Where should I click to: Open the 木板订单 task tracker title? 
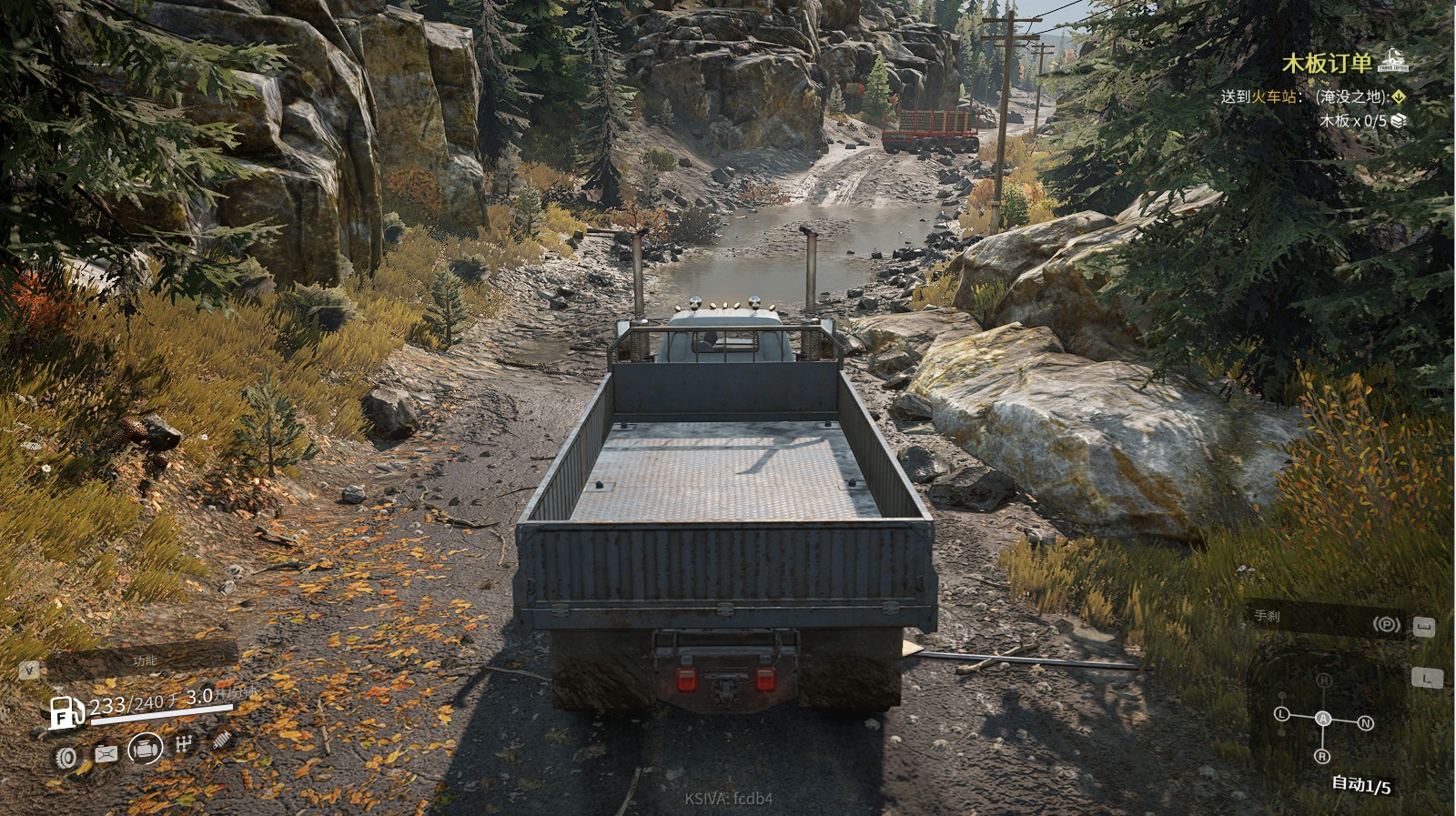click(x=1327, y=63)
